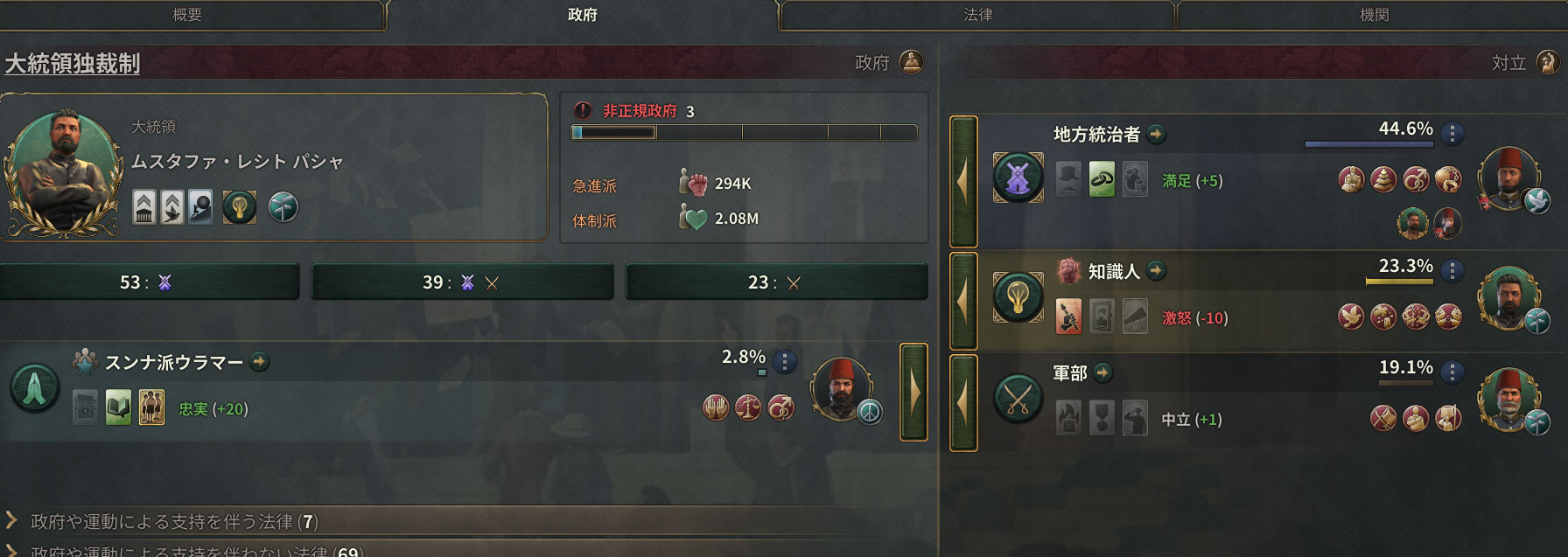
Task: Open options menu for 知識人
Action: [x=1452, y=271]
